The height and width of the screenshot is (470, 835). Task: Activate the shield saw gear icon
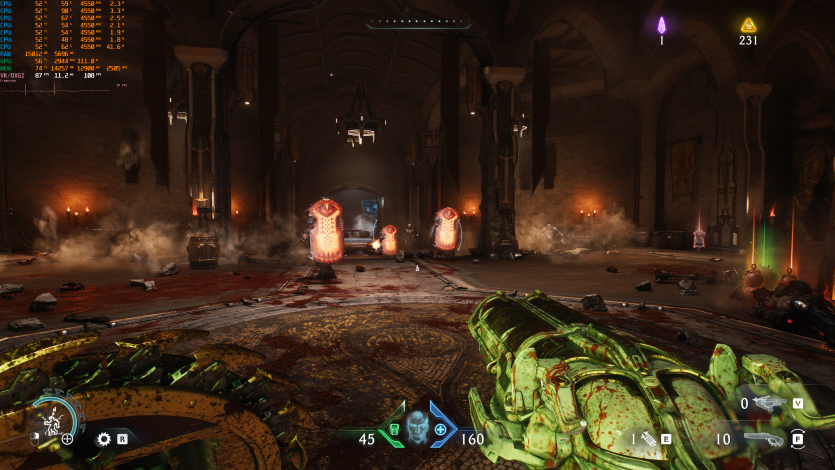click(x=103, y=438)
